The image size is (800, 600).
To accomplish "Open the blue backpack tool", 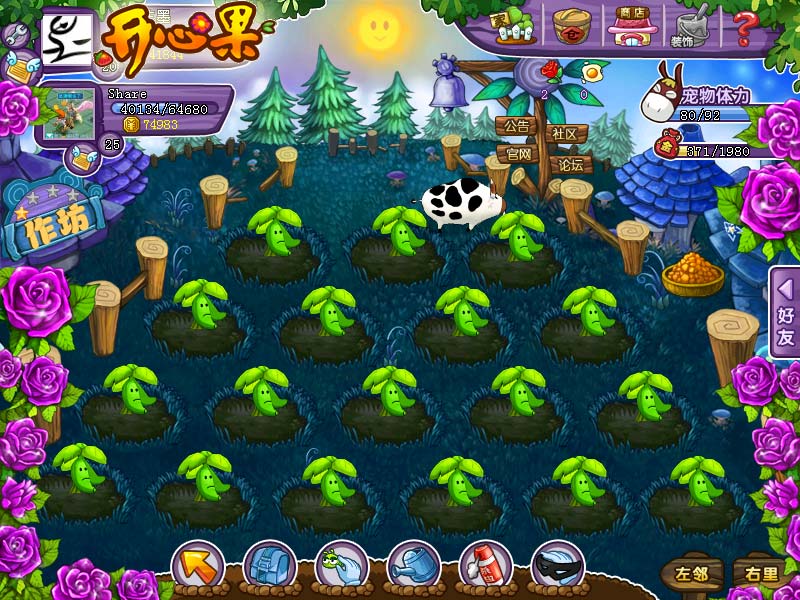I will pos(269,567).
